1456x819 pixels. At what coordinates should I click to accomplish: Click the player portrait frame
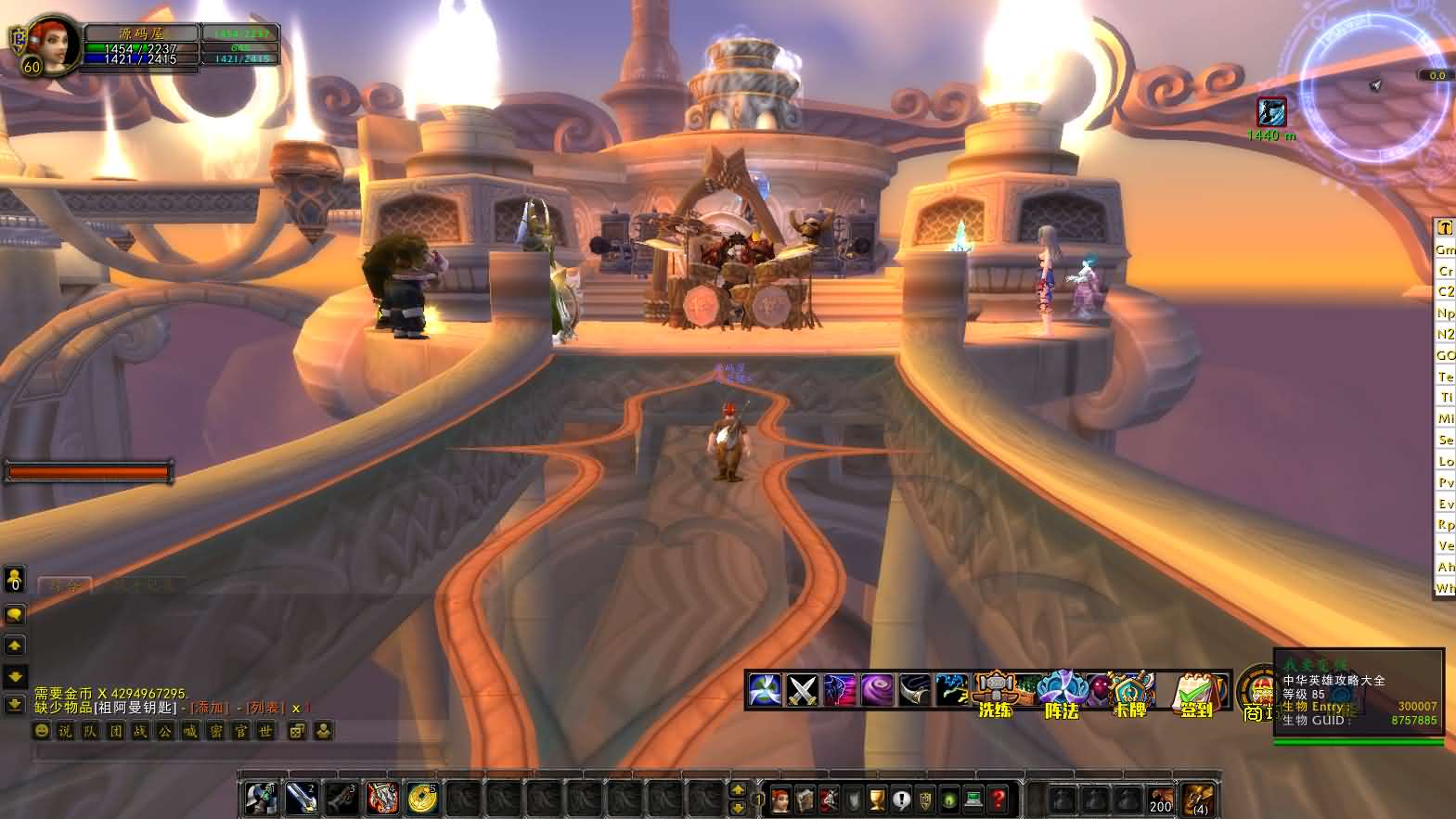53,45
